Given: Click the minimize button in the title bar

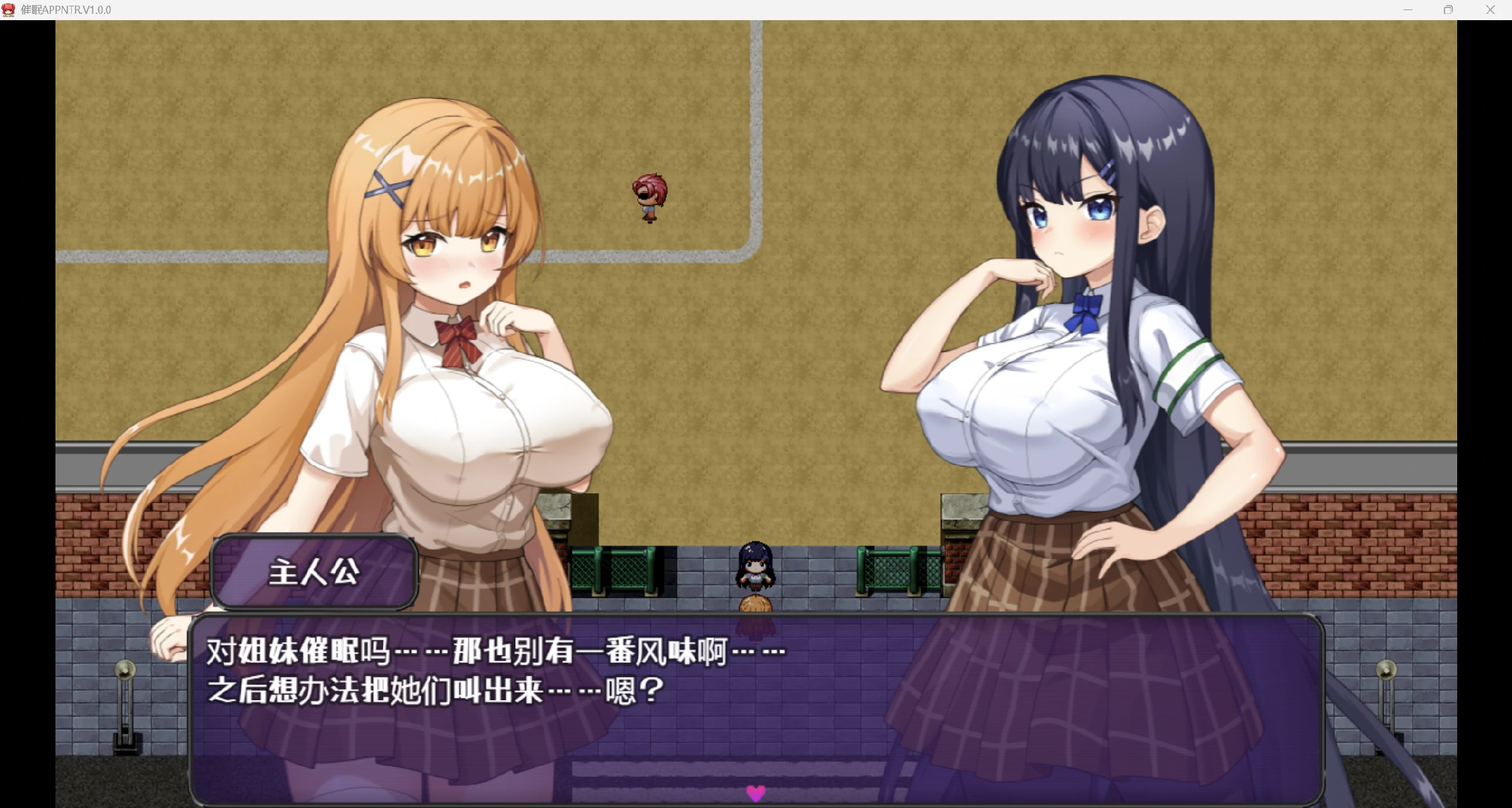Looking at the screenshot, I should pos(1409,9).
